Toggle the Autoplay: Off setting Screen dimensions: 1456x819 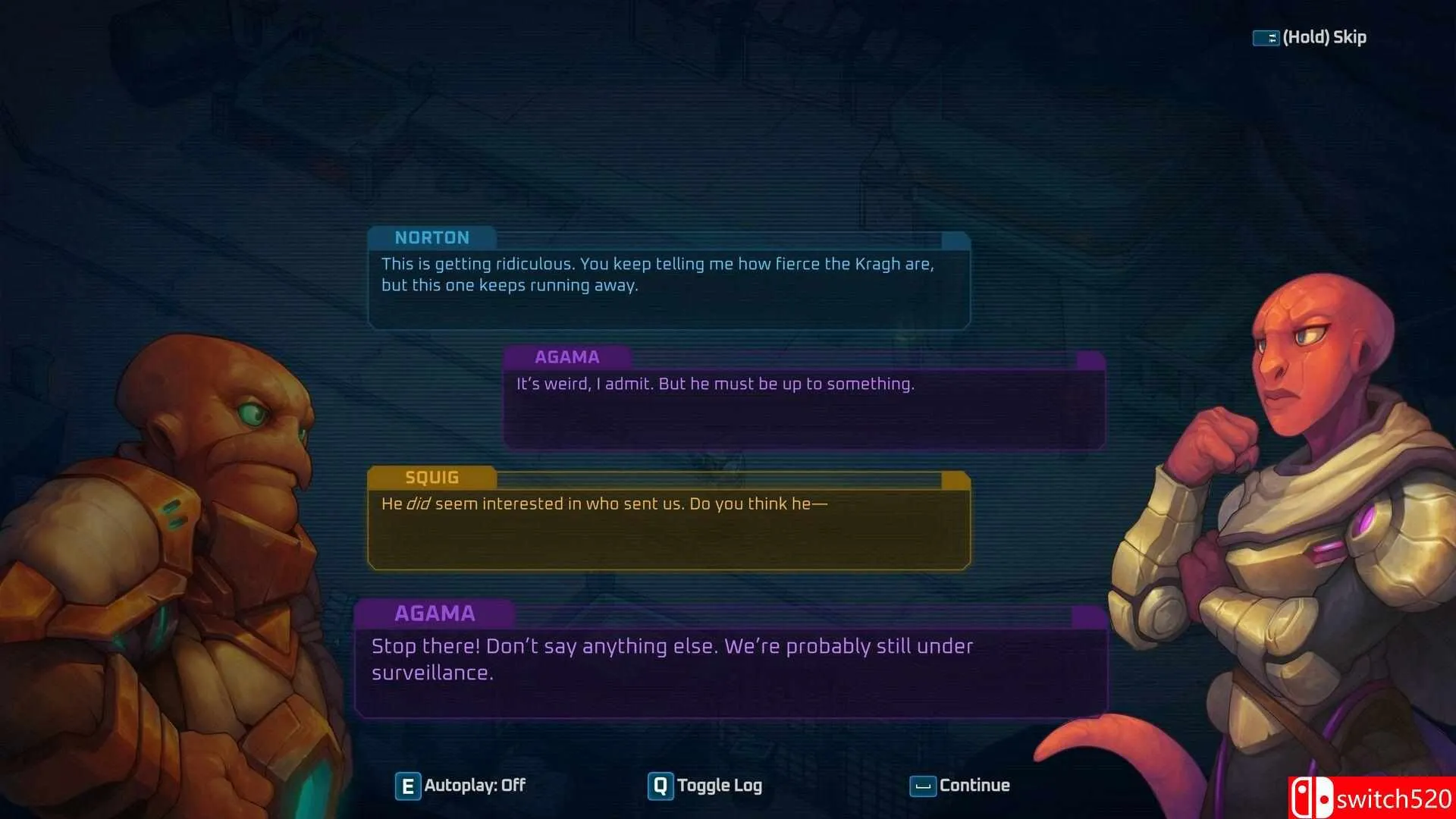tap(460, 786)
